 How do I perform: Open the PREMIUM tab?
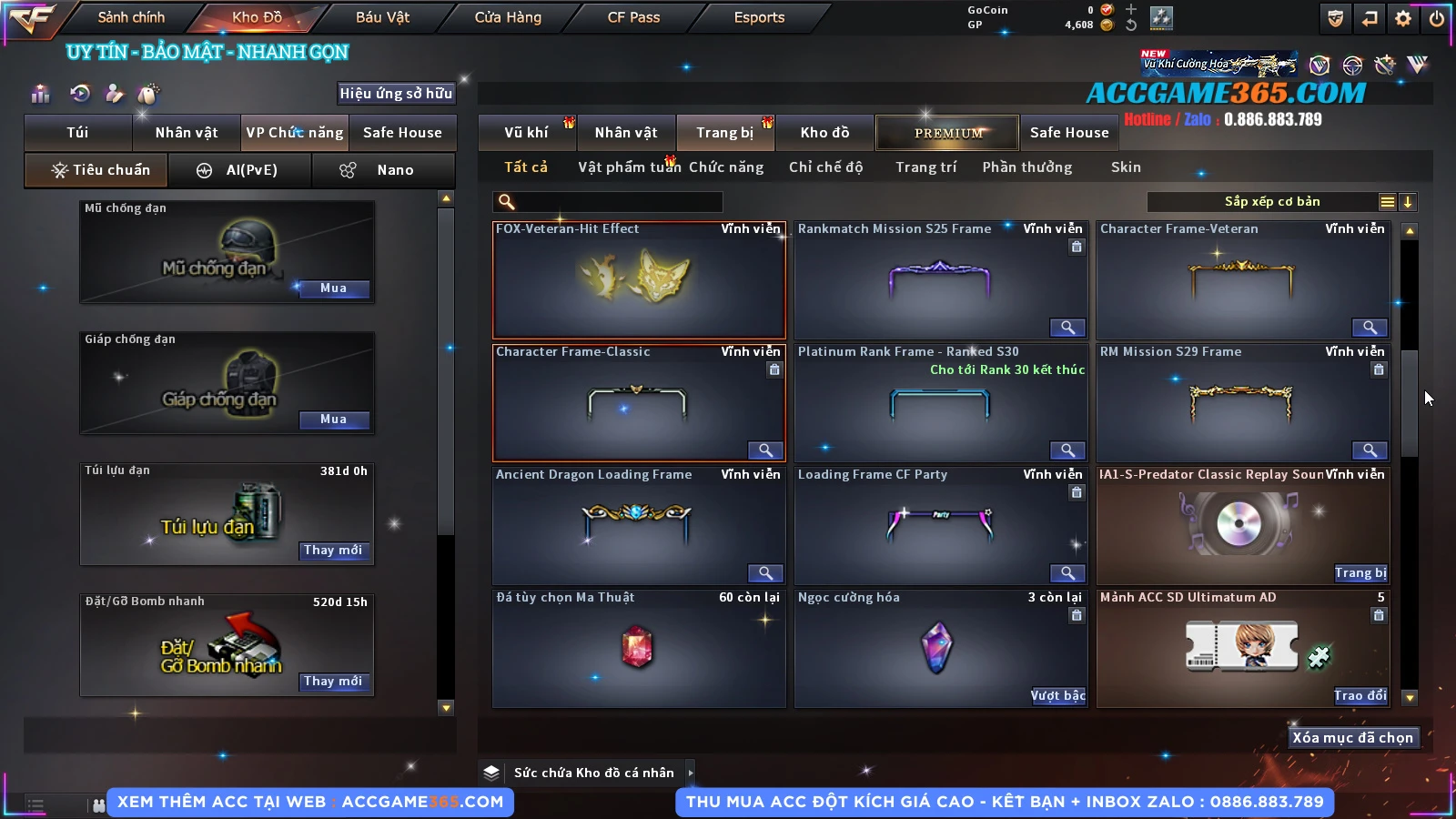(947, 133)
